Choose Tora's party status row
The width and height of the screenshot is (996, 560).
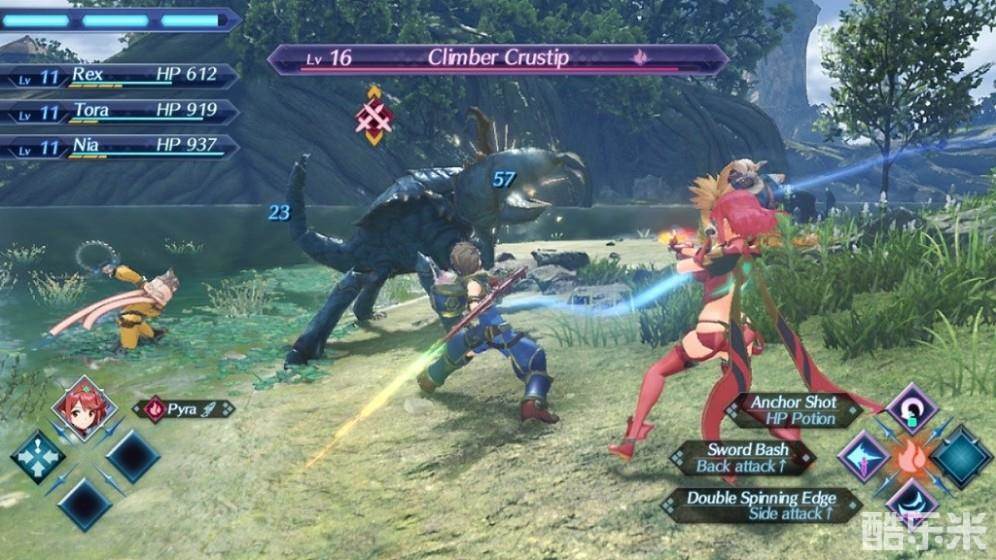point(120,112)
